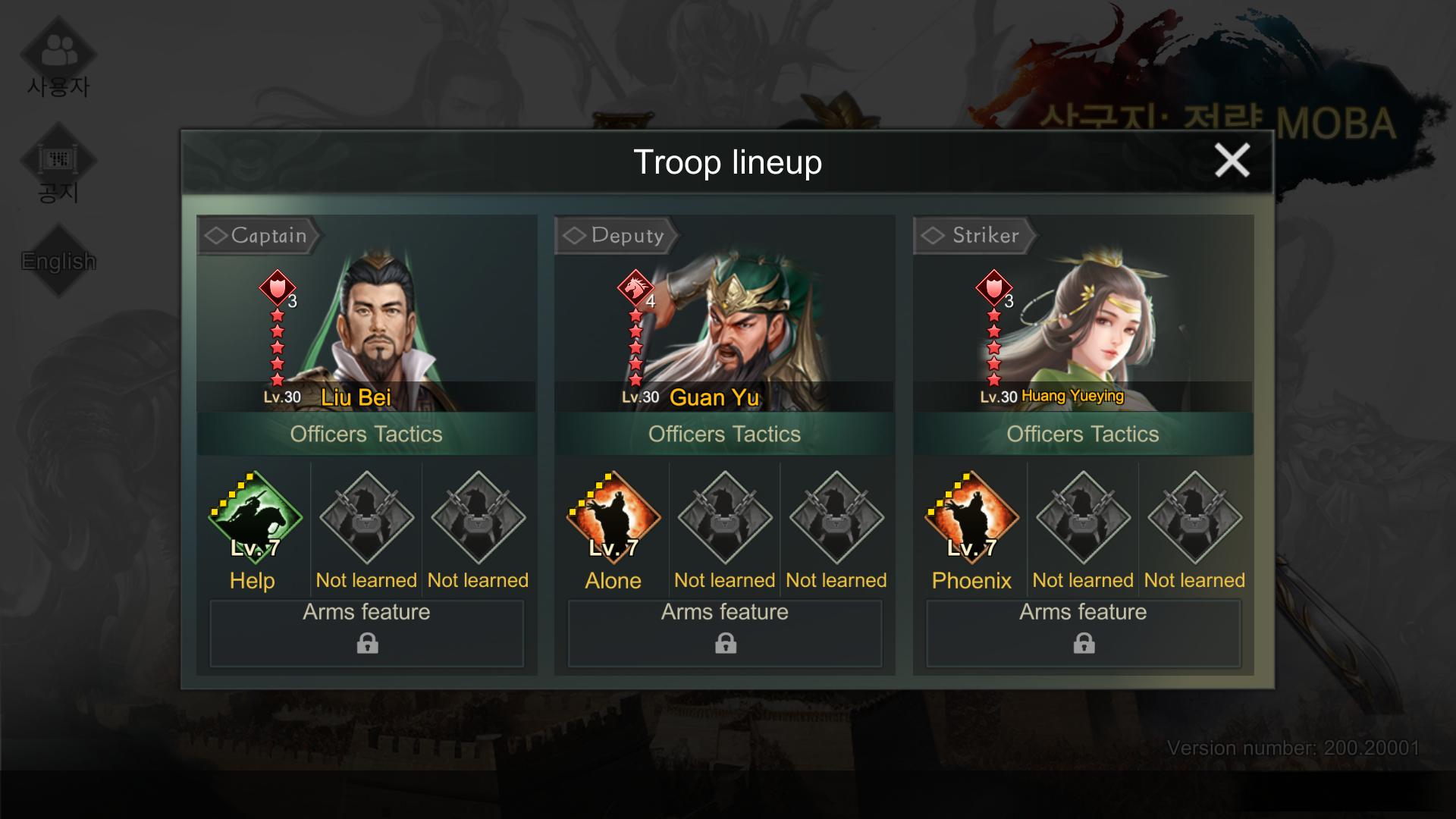View the Phoenix tactic icon
The image size is (1456, 819).
971,517
